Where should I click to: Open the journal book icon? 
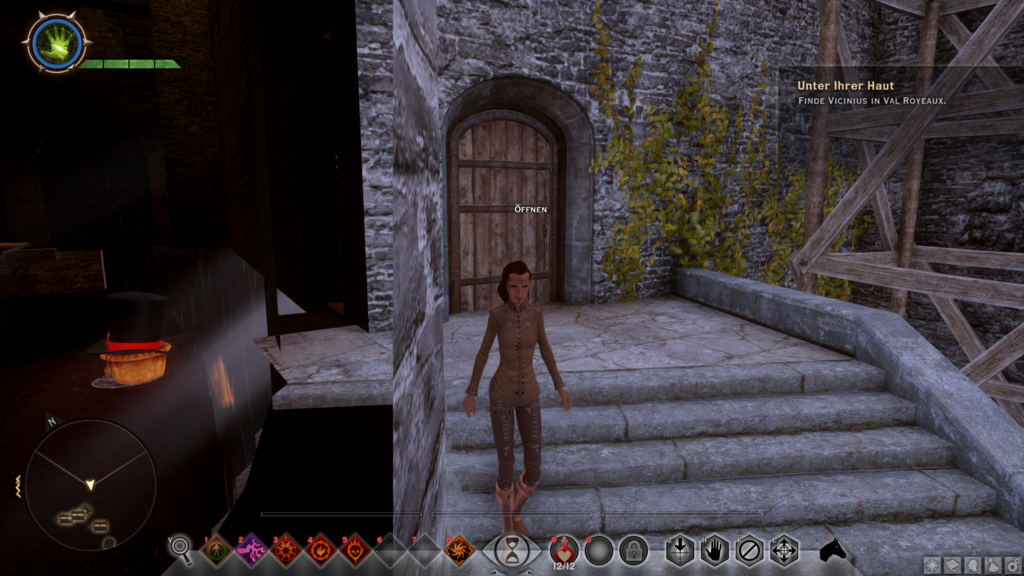click(x=951, y=565)
